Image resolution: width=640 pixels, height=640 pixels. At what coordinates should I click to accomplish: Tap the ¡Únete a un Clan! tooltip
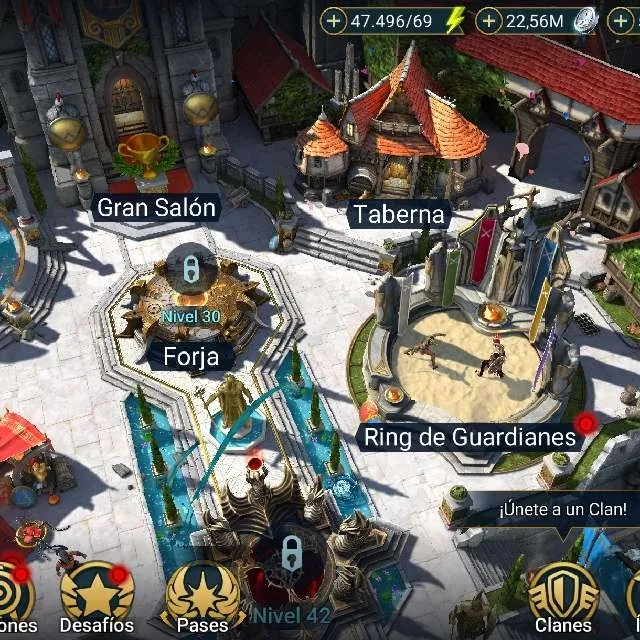click(x=563, y=510)
